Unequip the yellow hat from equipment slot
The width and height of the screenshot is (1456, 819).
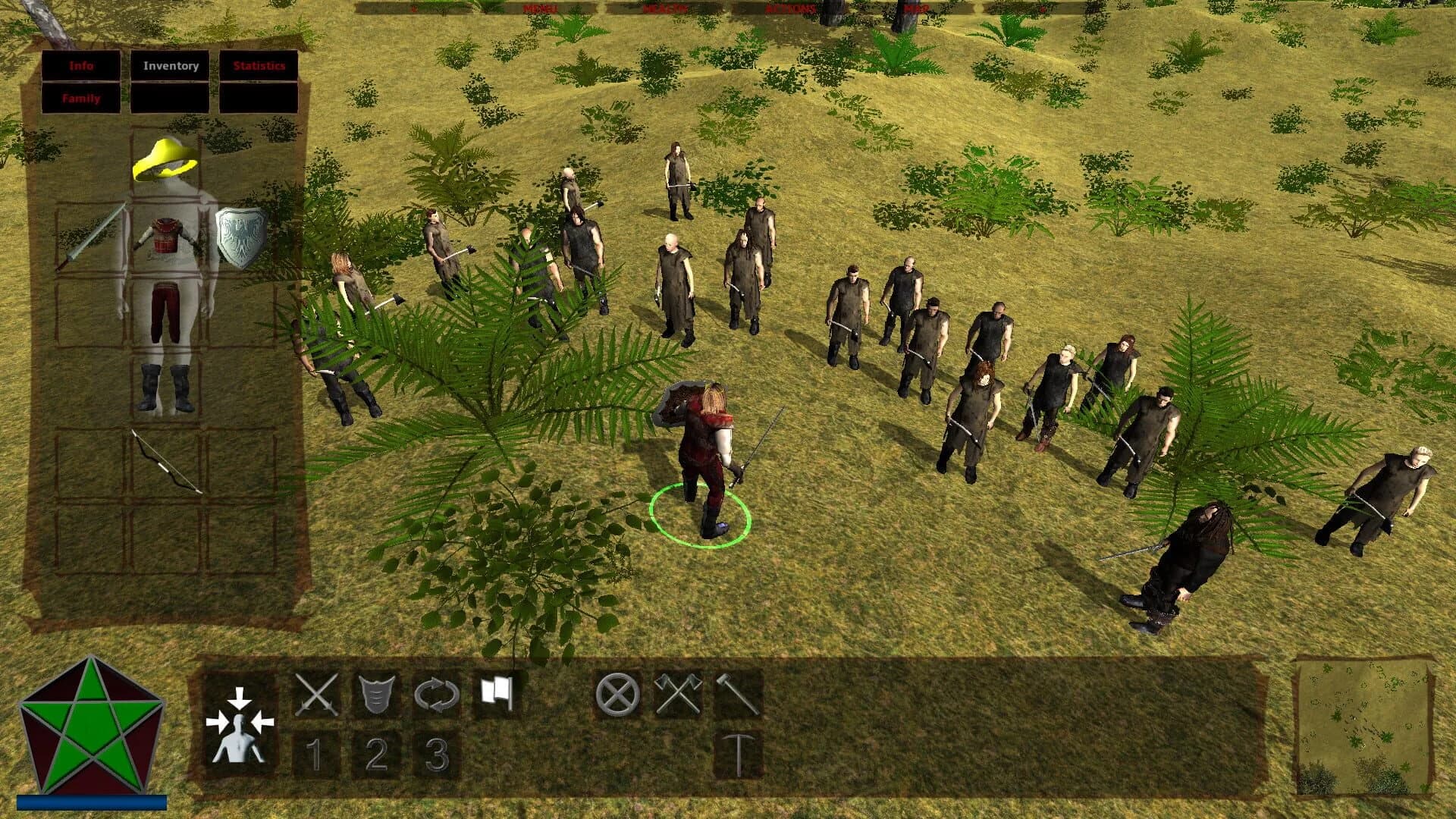click(163, 159)
